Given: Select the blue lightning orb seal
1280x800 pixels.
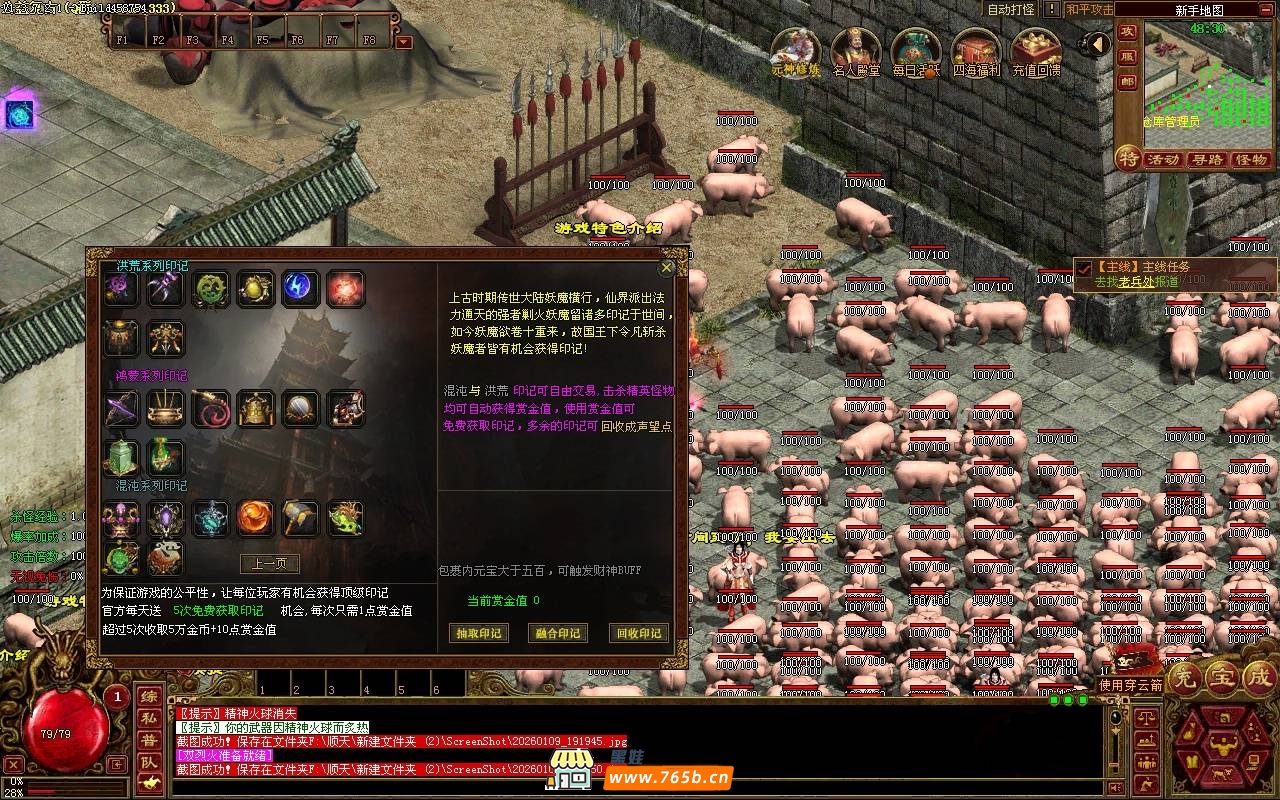Looking at the screenshot, I should coord(300,289).
